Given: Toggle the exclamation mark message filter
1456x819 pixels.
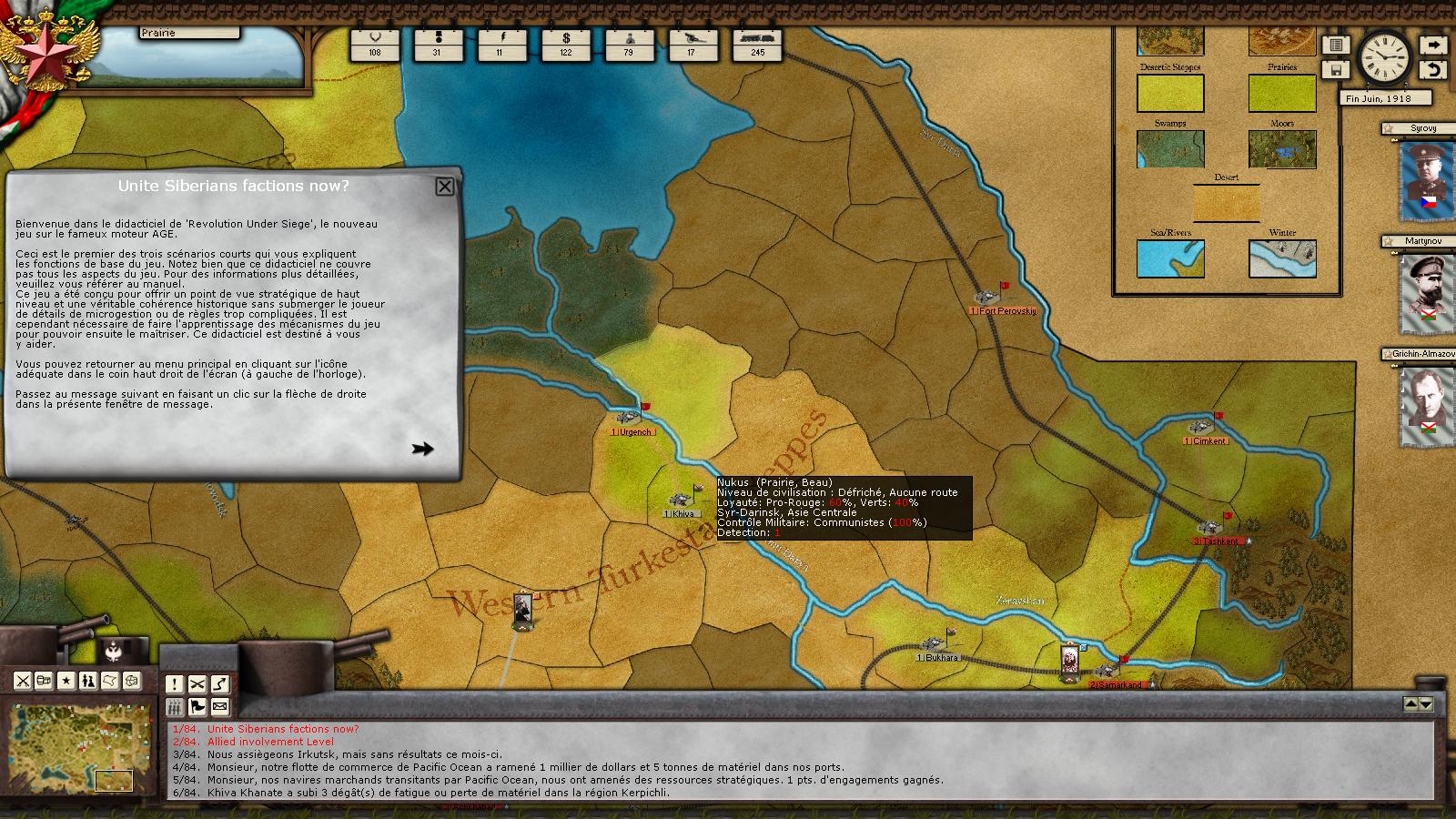Looking at the screenshot, I should (175, 684).
